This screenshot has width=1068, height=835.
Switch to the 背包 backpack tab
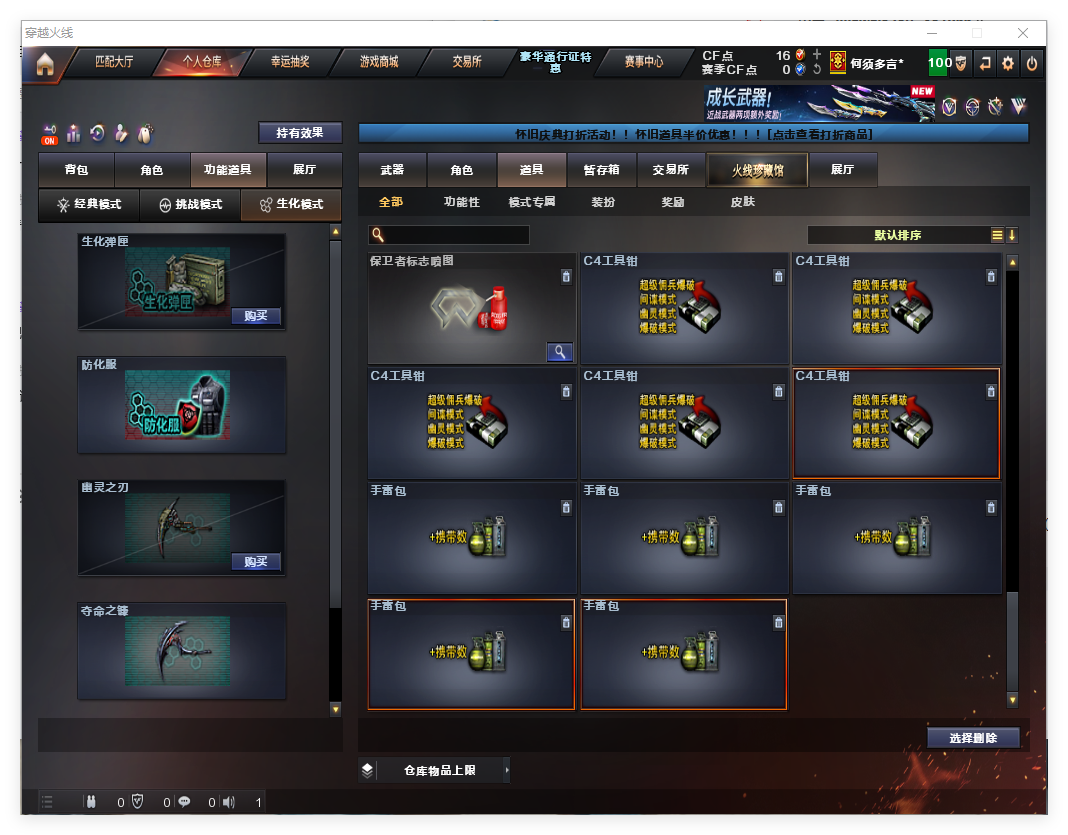coord(76,170)
